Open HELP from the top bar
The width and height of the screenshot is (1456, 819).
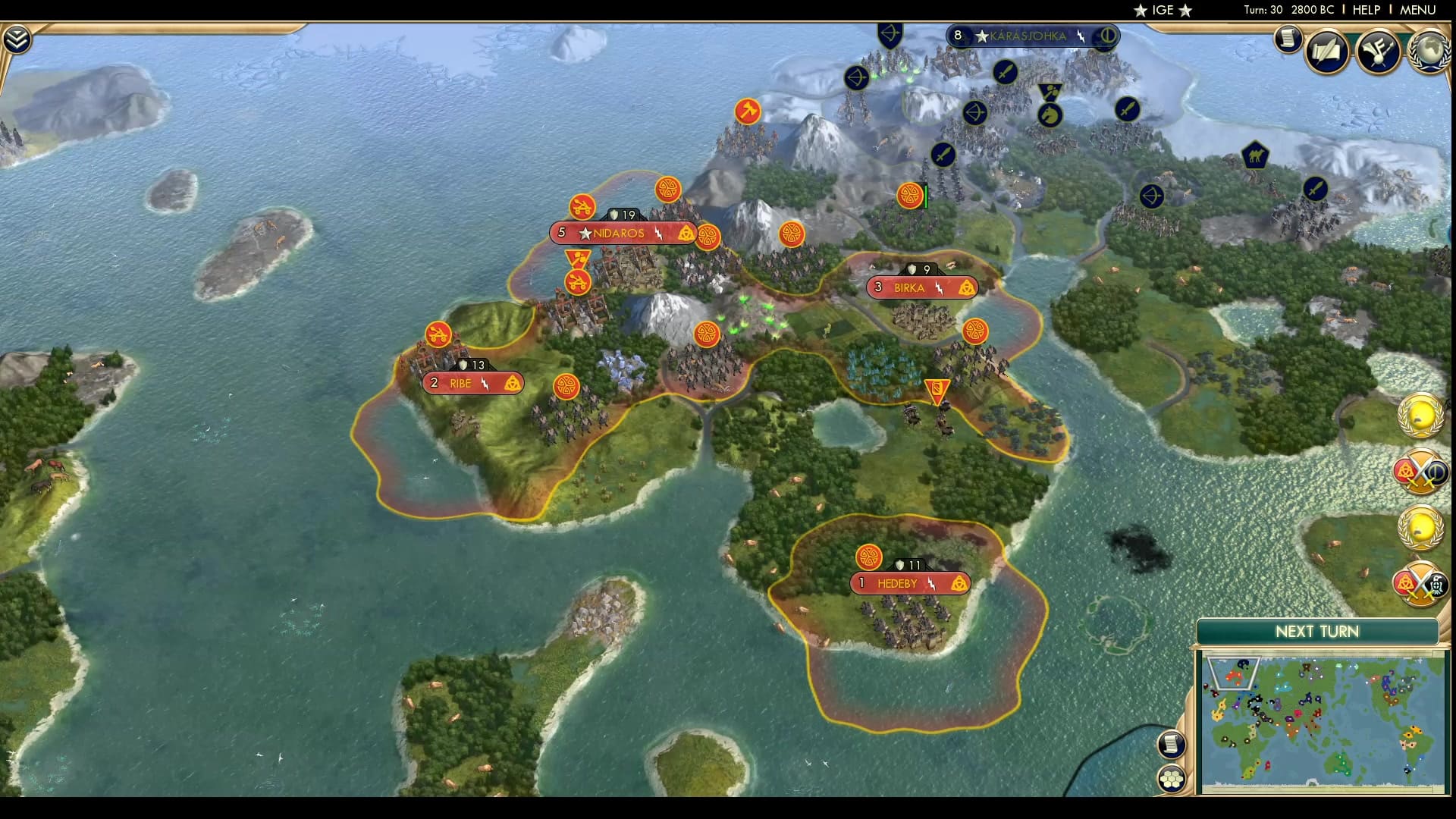click(1364, 10)
